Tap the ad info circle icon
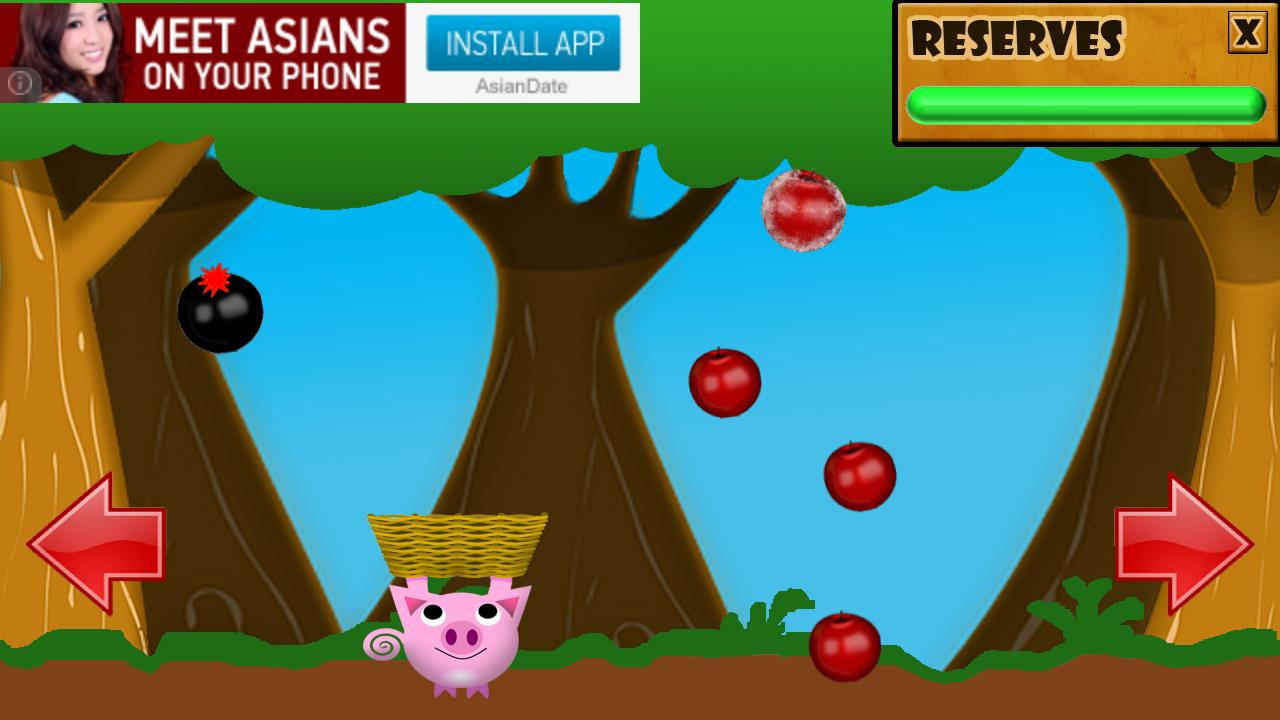This screenshot has height=720, width=1280. pyautogui.click(x=20, y=83)
